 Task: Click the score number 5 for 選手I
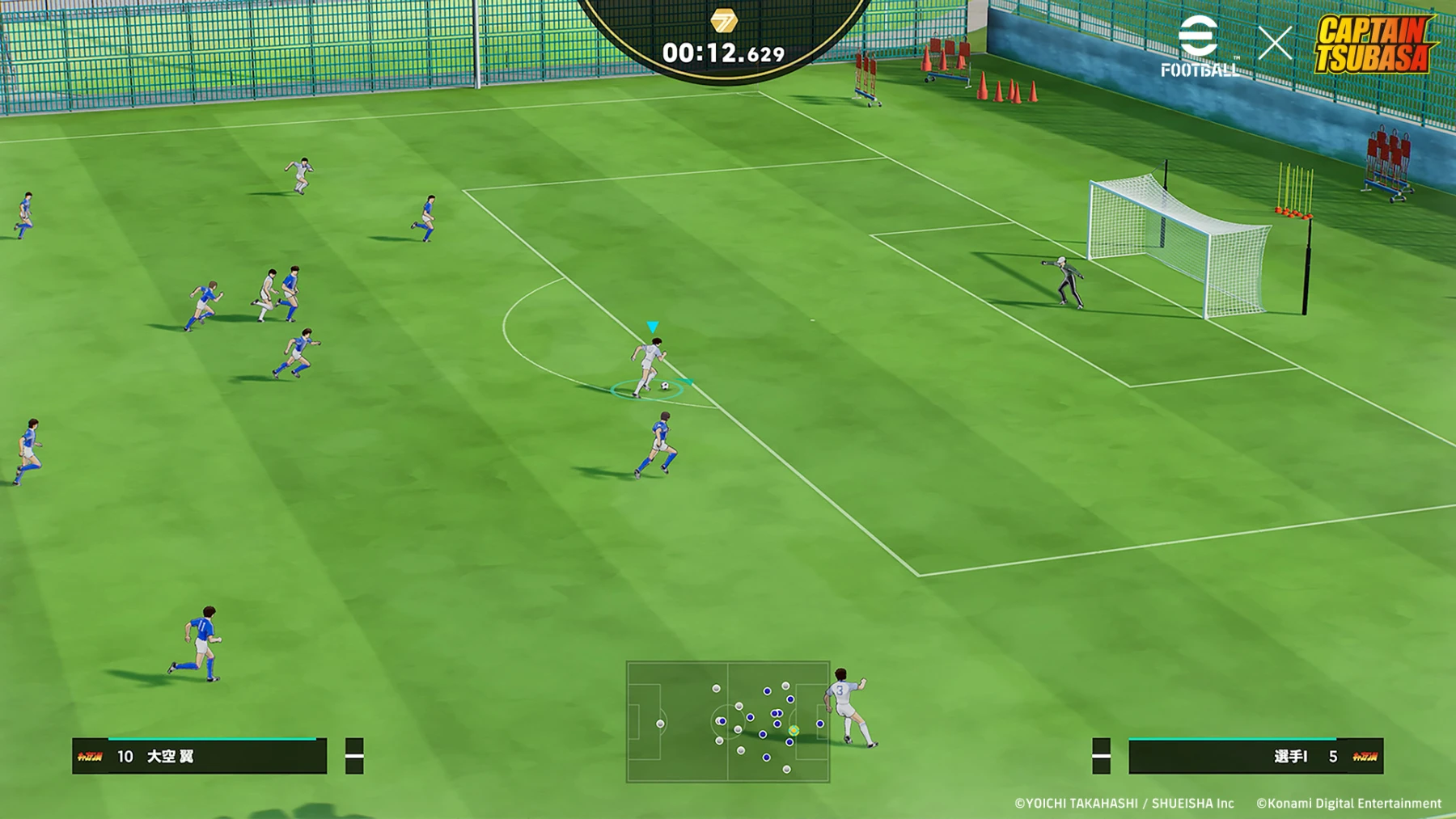pyautogui.click(x=1335, y=757)
